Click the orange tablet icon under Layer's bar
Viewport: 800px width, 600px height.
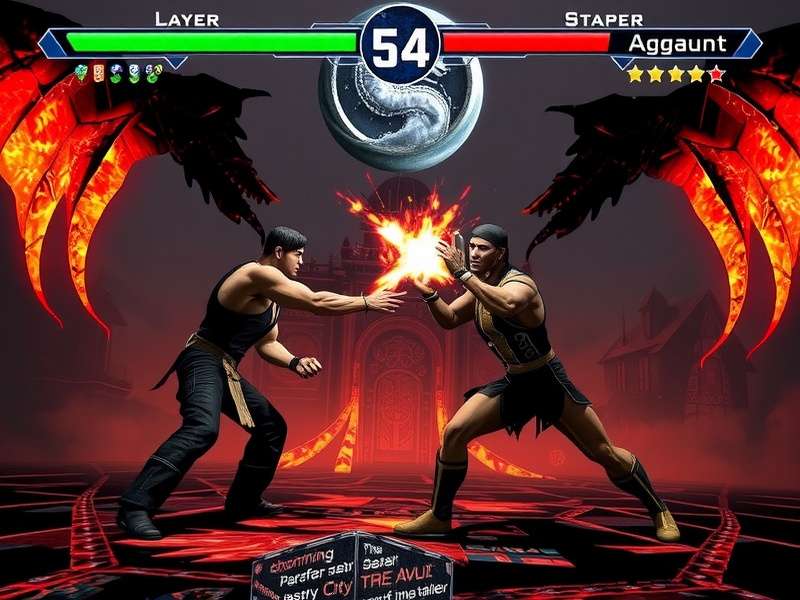(x=98, y=72)
